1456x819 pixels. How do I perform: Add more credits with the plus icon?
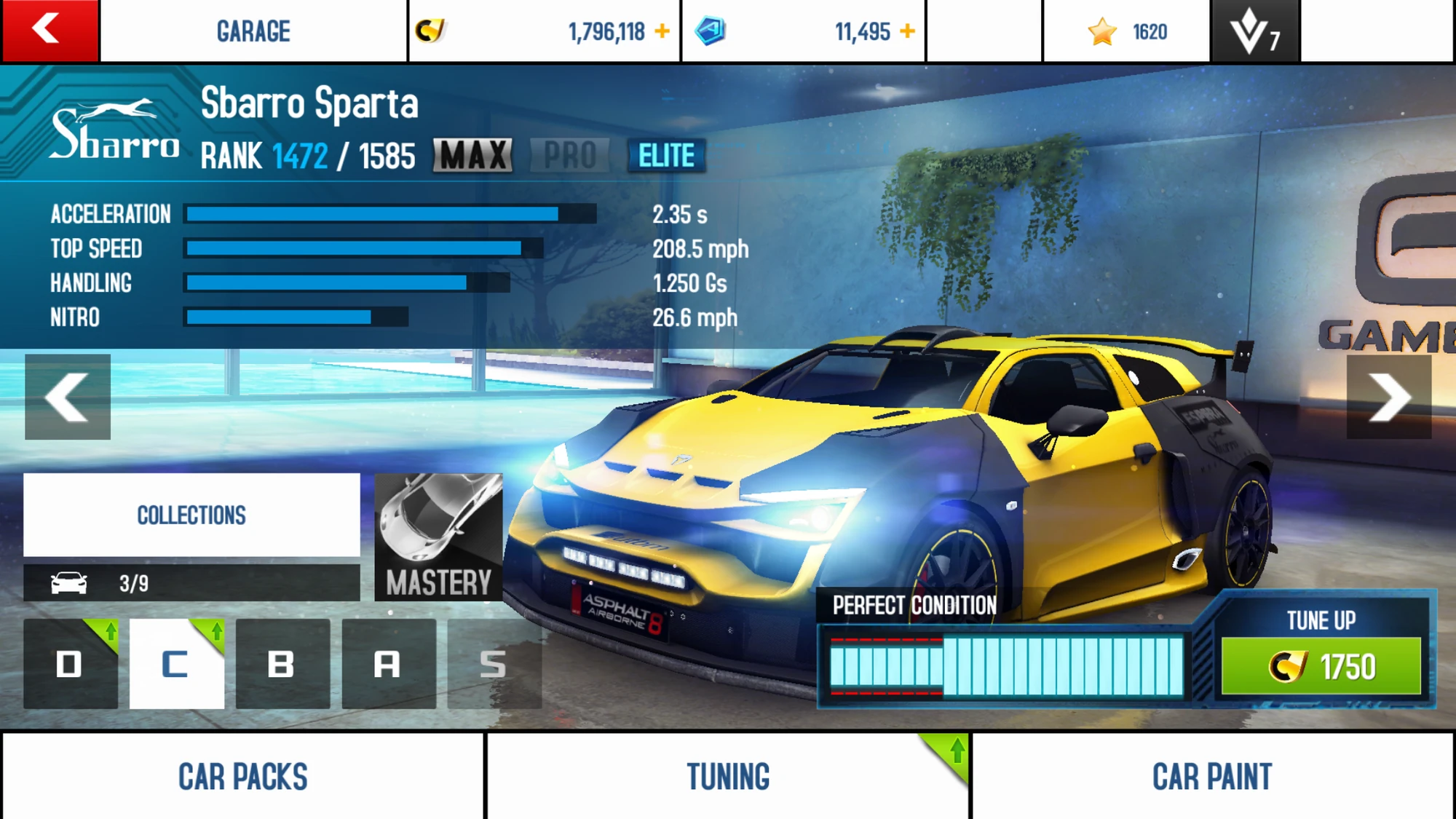click(662, 31)
